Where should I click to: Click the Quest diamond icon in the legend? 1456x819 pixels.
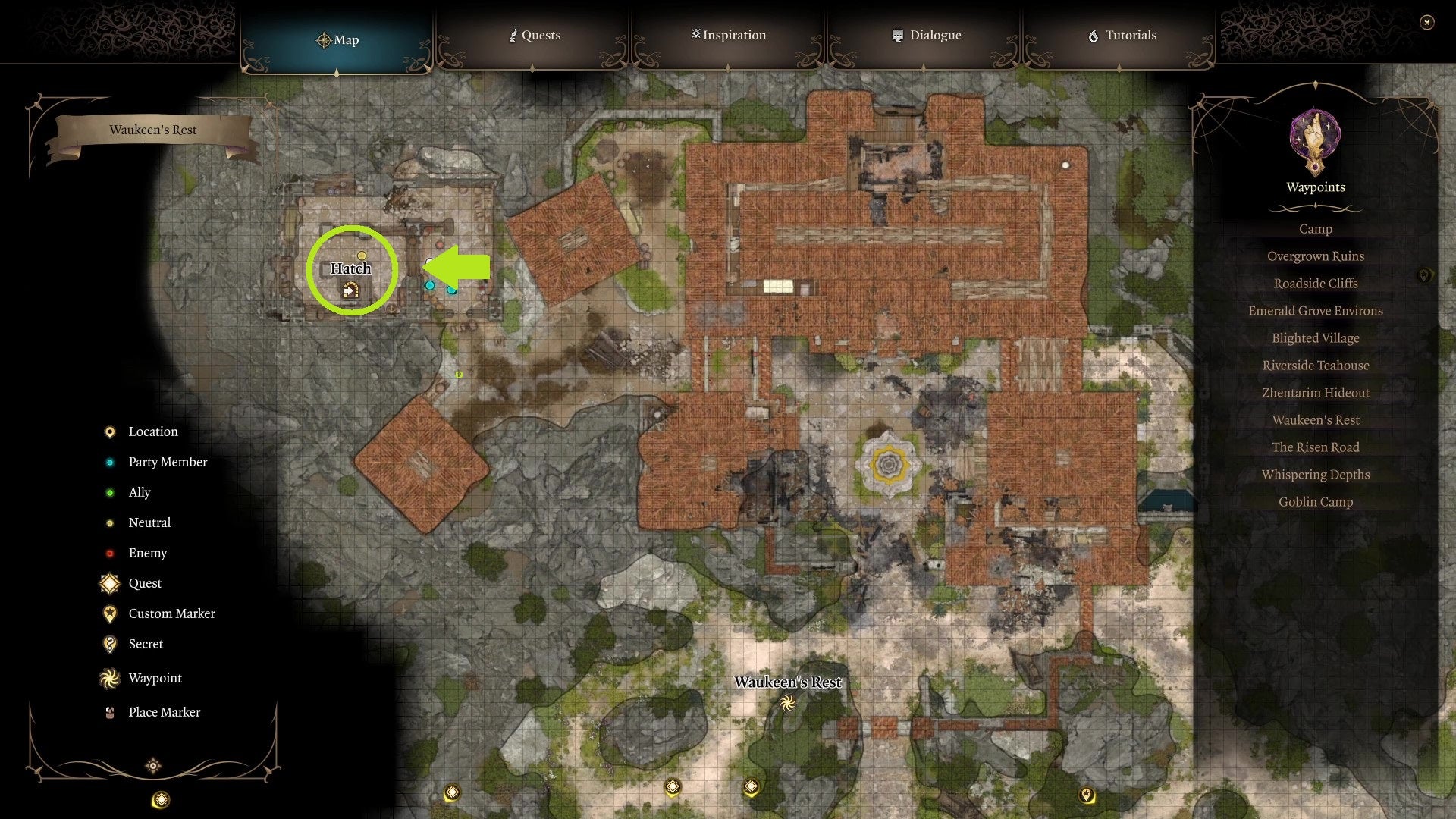pos(110,583)
